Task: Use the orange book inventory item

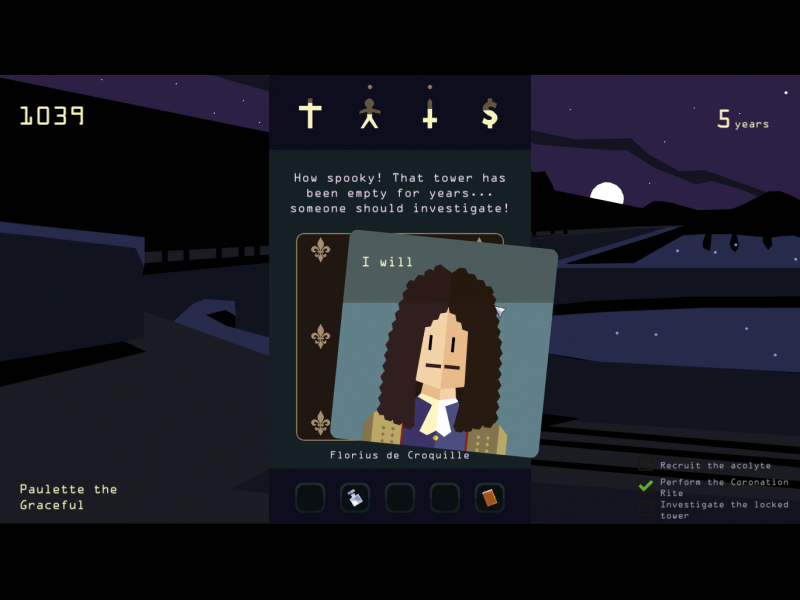Action: 489,497
